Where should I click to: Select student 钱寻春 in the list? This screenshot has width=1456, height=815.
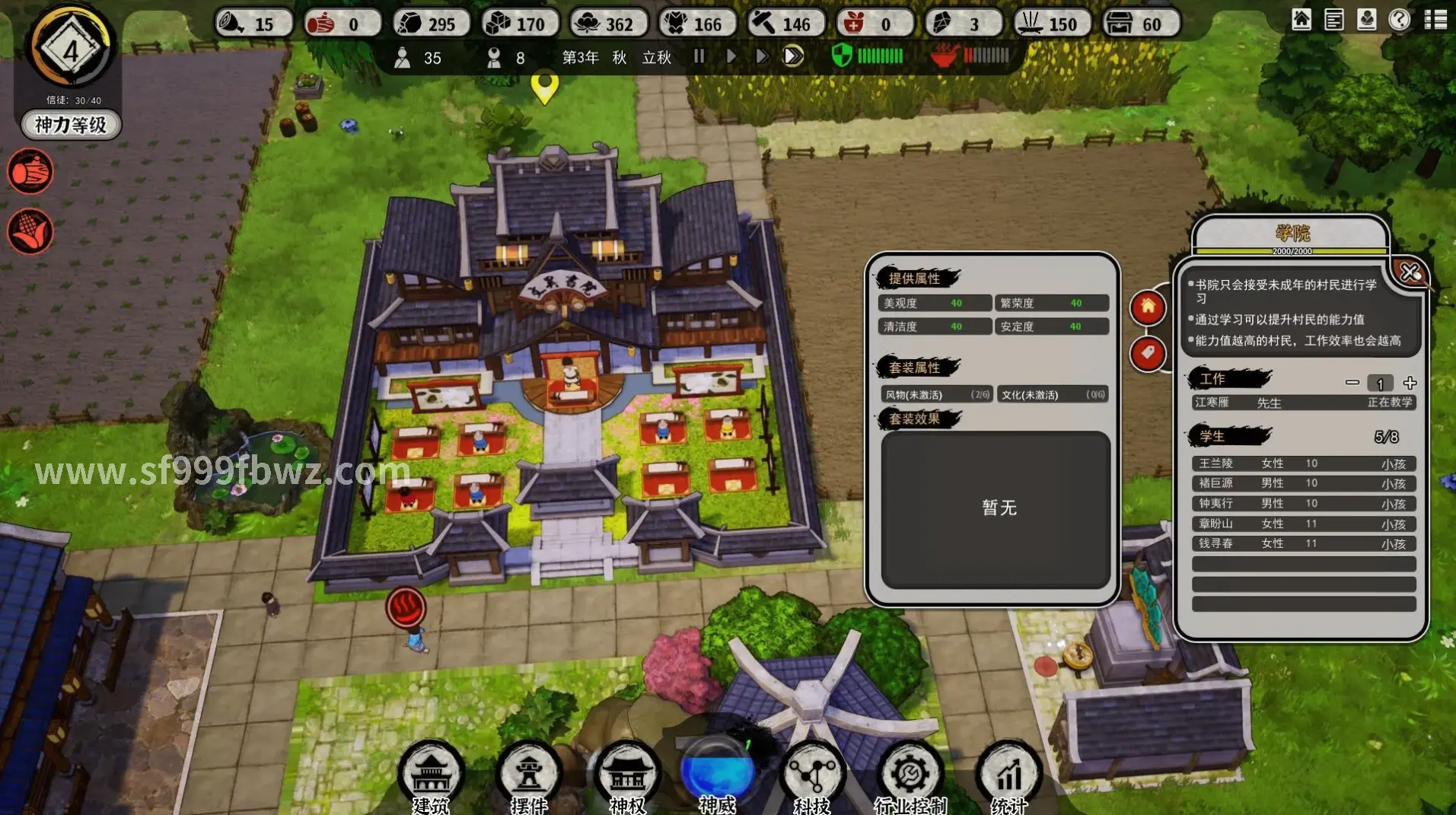[1303, 543]
